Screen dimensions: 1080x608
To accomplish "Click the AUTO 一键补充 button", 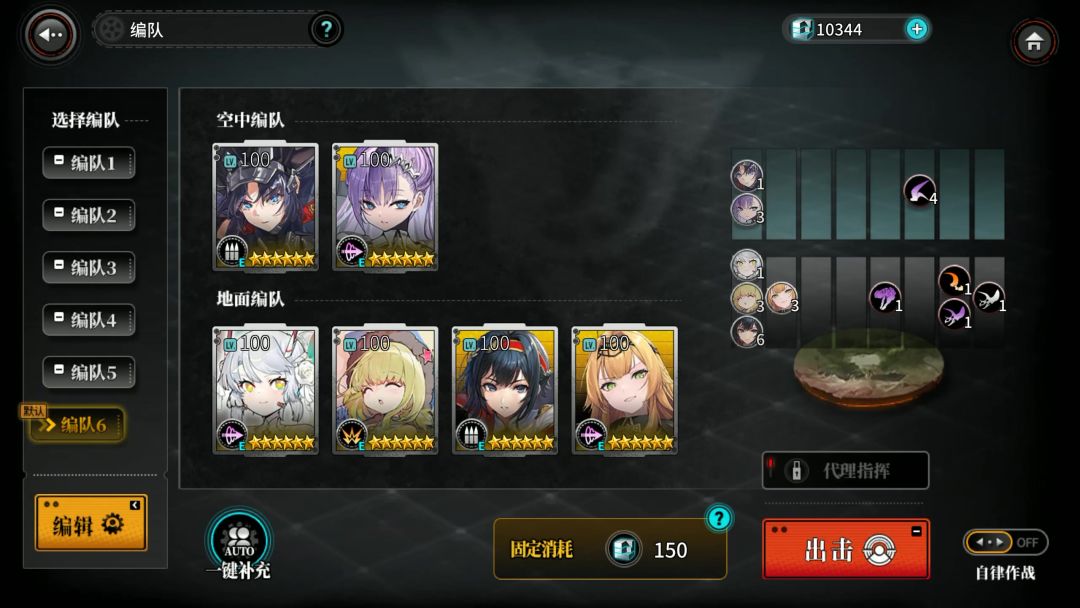I will 238,545.
